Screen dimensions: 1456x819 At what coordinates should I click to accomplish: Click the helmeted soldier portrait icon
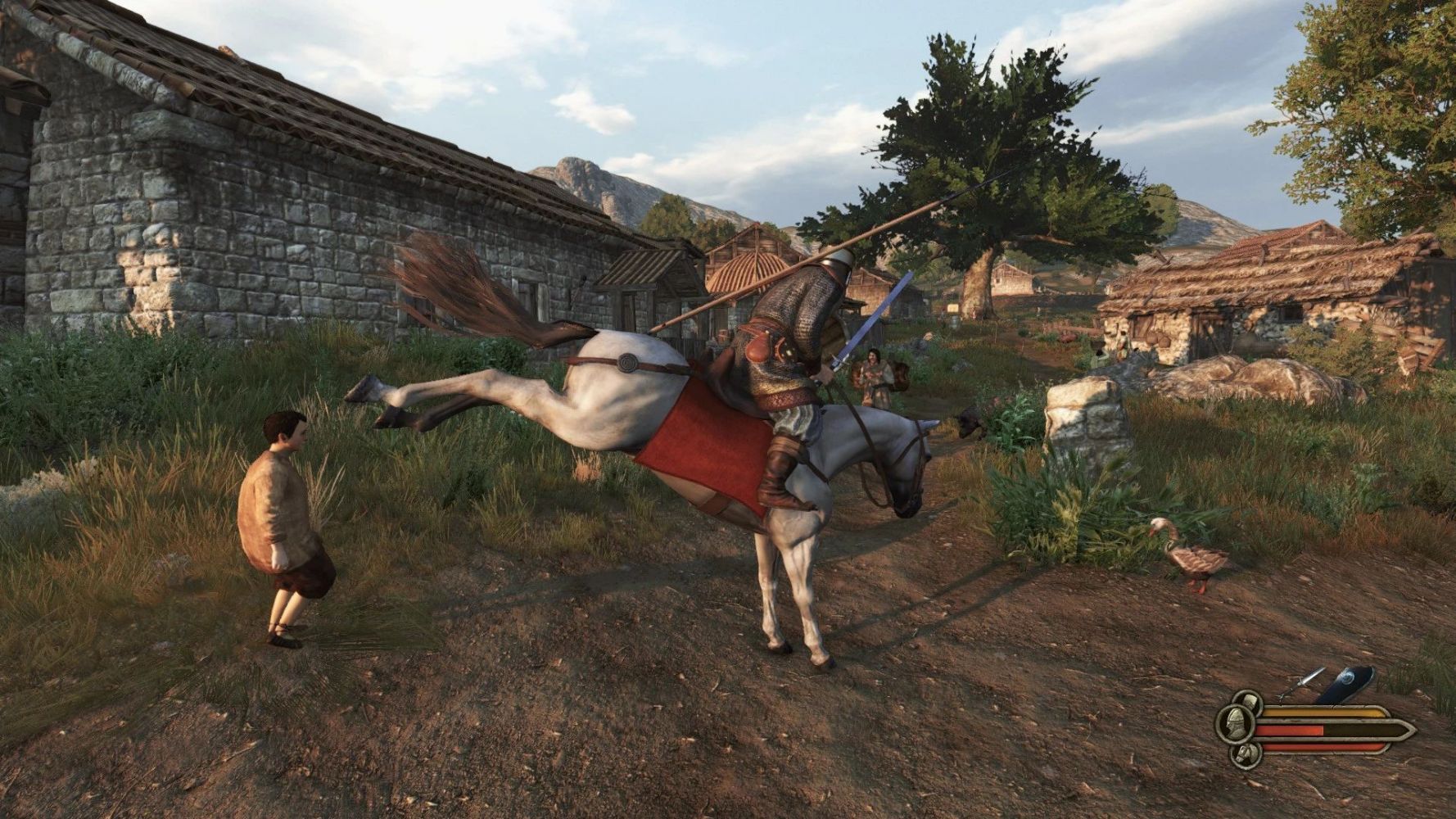coord(1233,724)
